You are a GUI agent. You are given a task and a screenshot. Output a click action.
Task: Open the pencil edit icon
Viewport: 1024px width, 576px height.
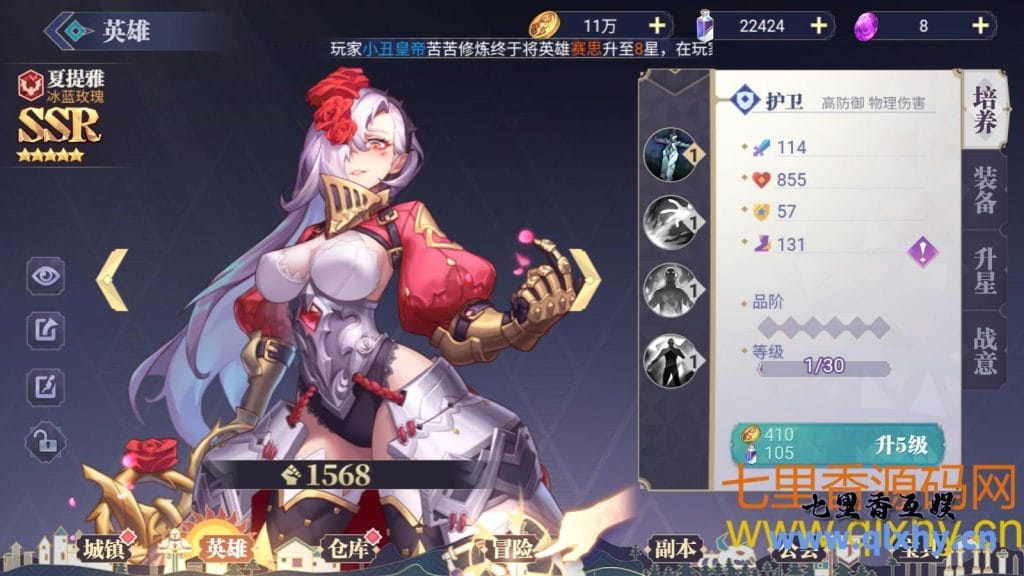click(x=45, y=384)
